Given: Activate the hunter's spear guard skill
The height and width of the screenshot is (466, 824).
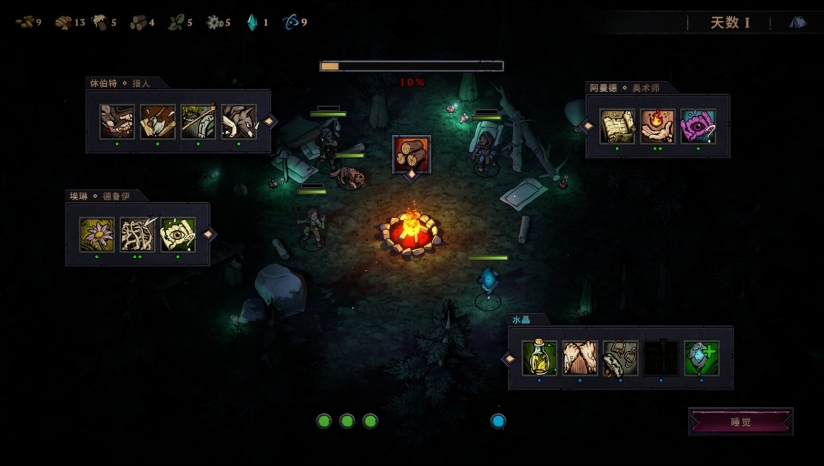Looking at the screenshot, I should pos(198,122).
